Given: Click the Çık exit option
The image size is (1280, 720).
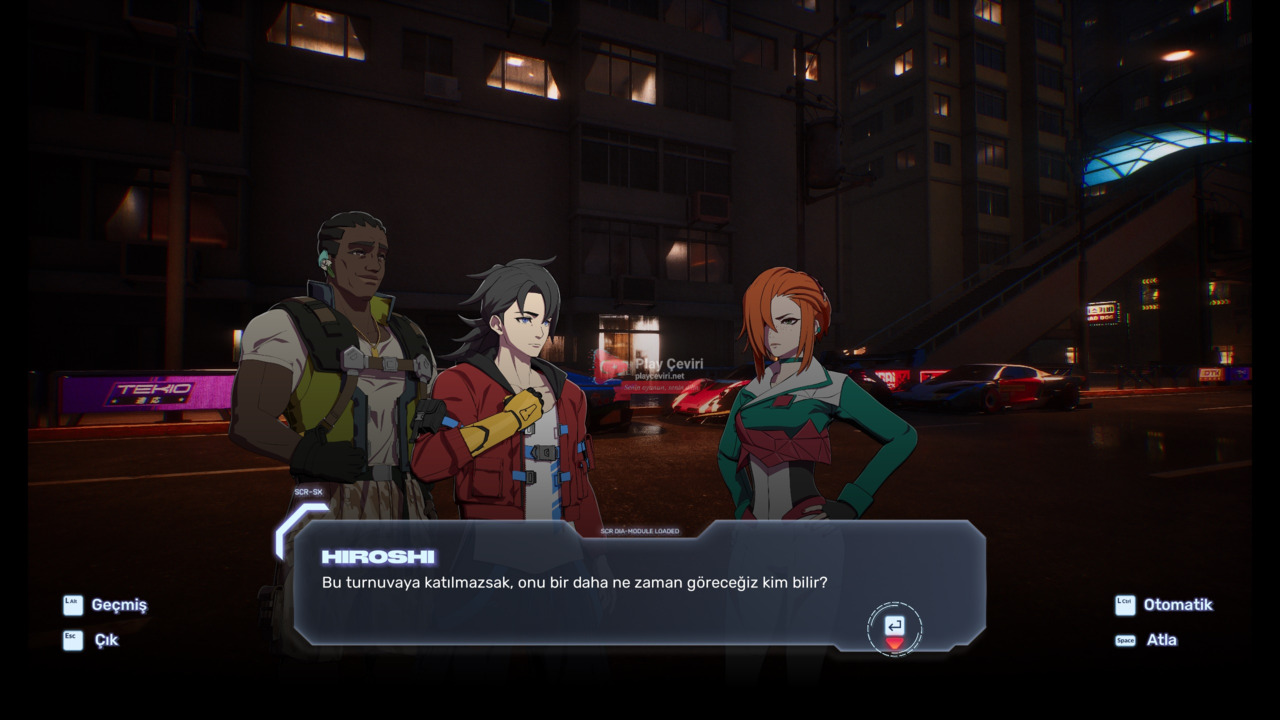Looking at the screenshot, I should pos(105,640).
